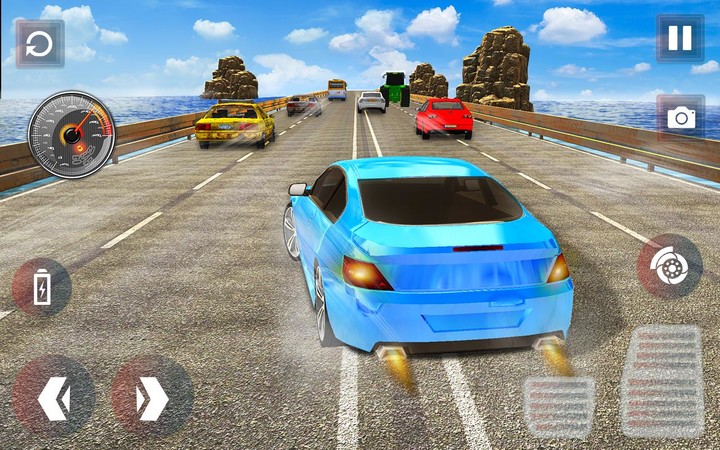Switch view with the camera button
720x450 pixels.
pyautogui.click(x=681, y=117)
